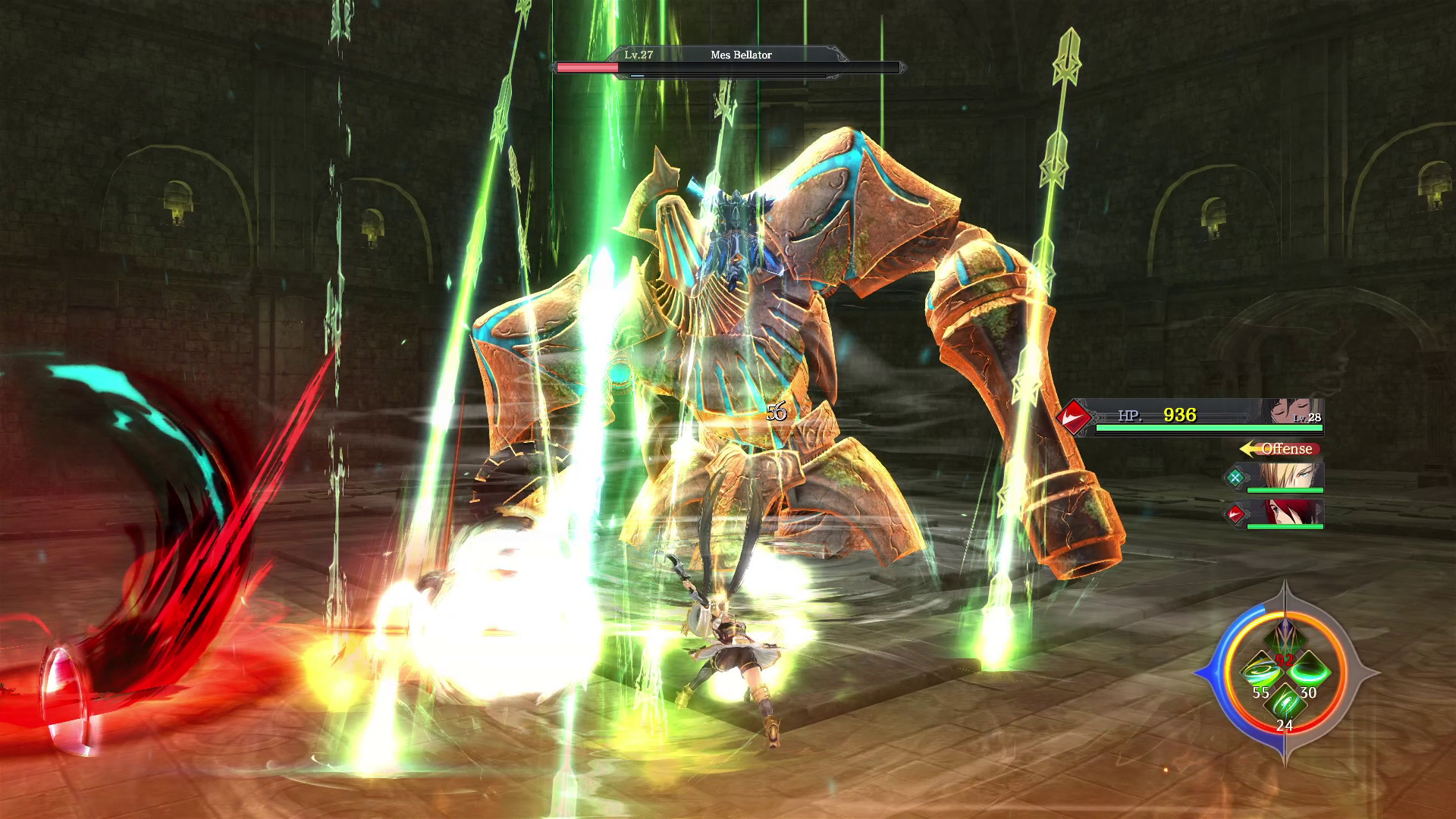This screenshot has height=819, width=1456.
Task: Select the left whirlwind skill costing 55 SP
Action: coord(1262,670)
